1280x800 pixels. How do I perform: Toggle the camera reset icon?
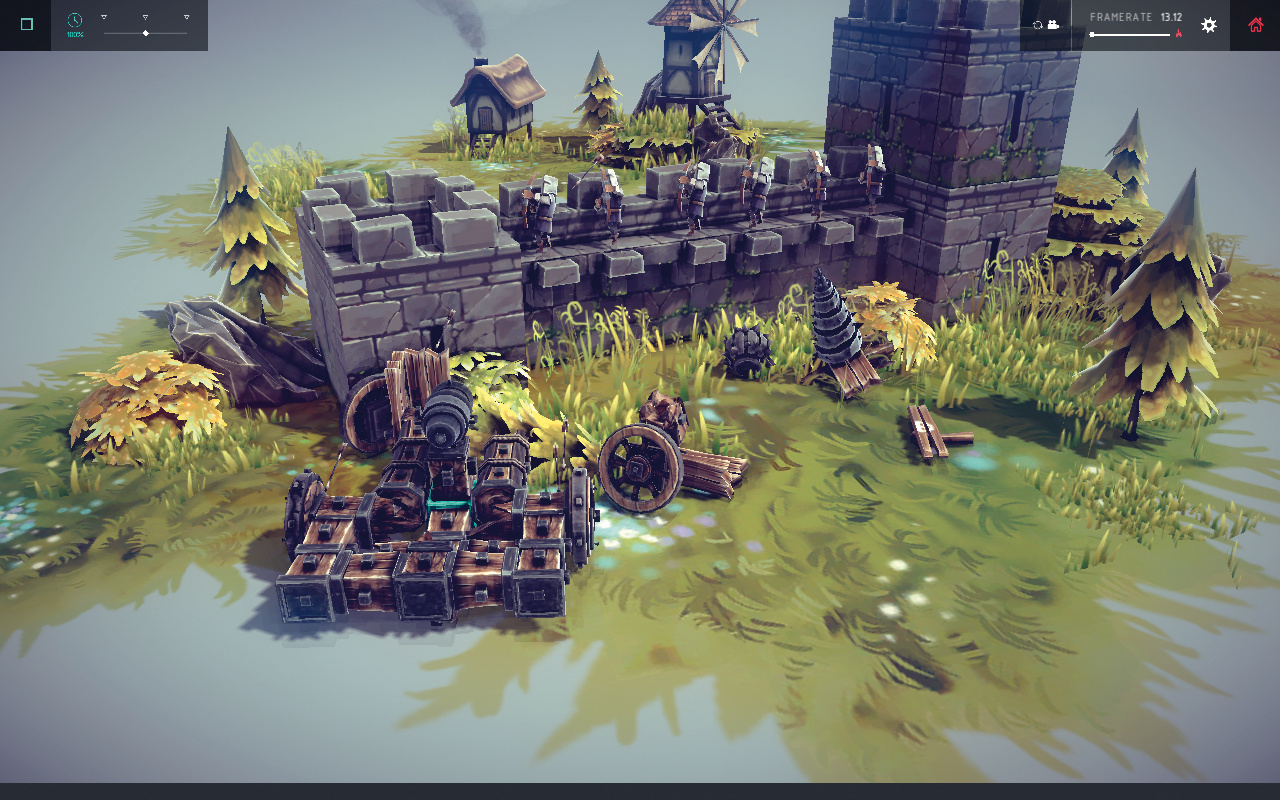(1046, 25)
